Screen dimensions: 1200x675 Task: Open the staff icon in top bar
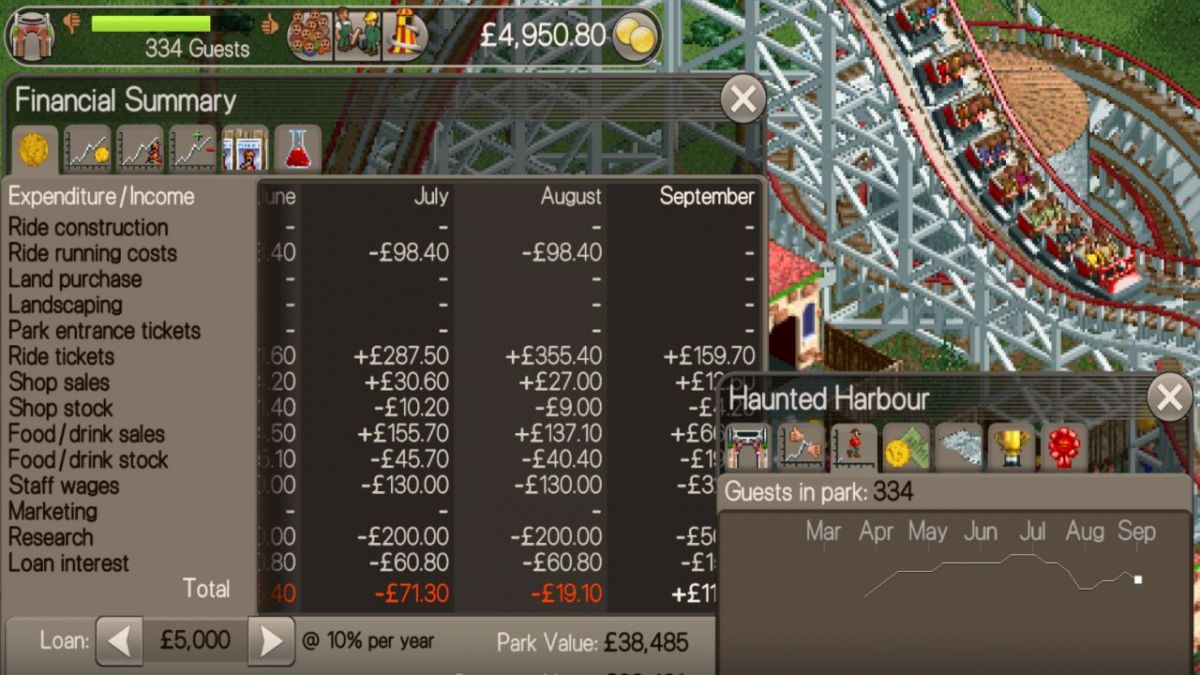tap(357, 36)
